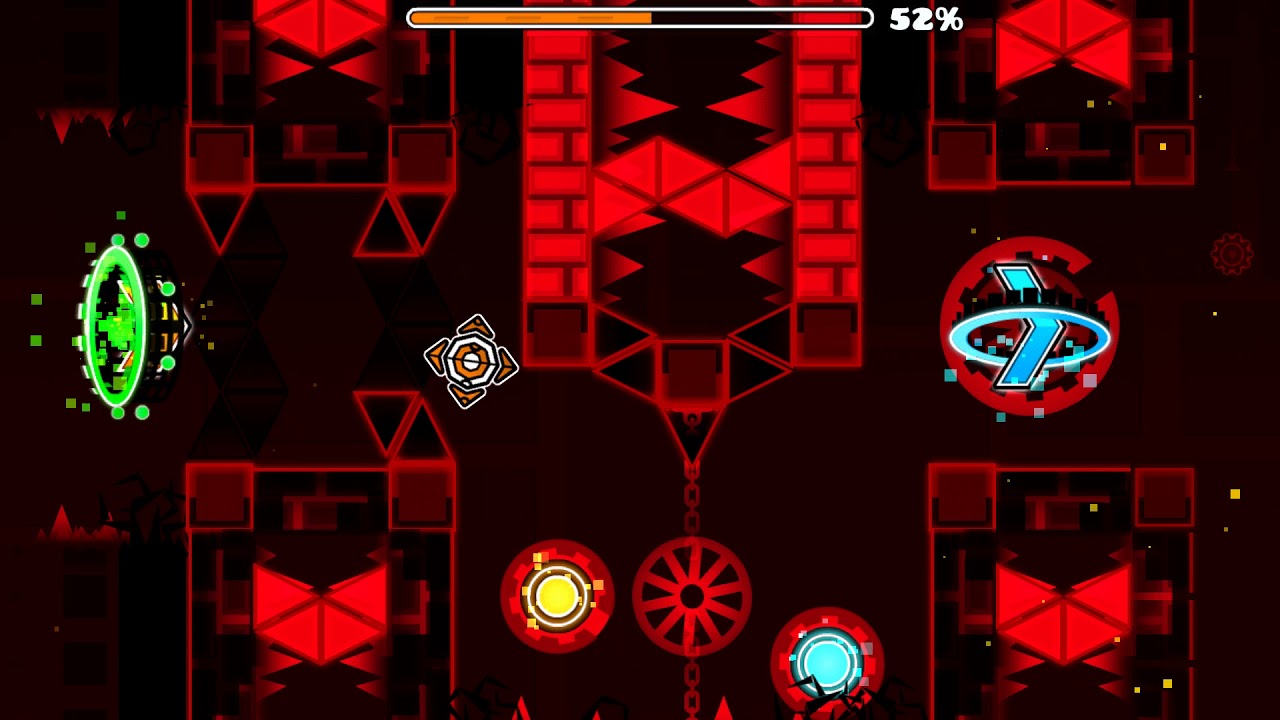Image resolution: width=1280 pixels, height=720 pixels.
Task: Click the small red gear on the right edge
Action: (1232, 252)
